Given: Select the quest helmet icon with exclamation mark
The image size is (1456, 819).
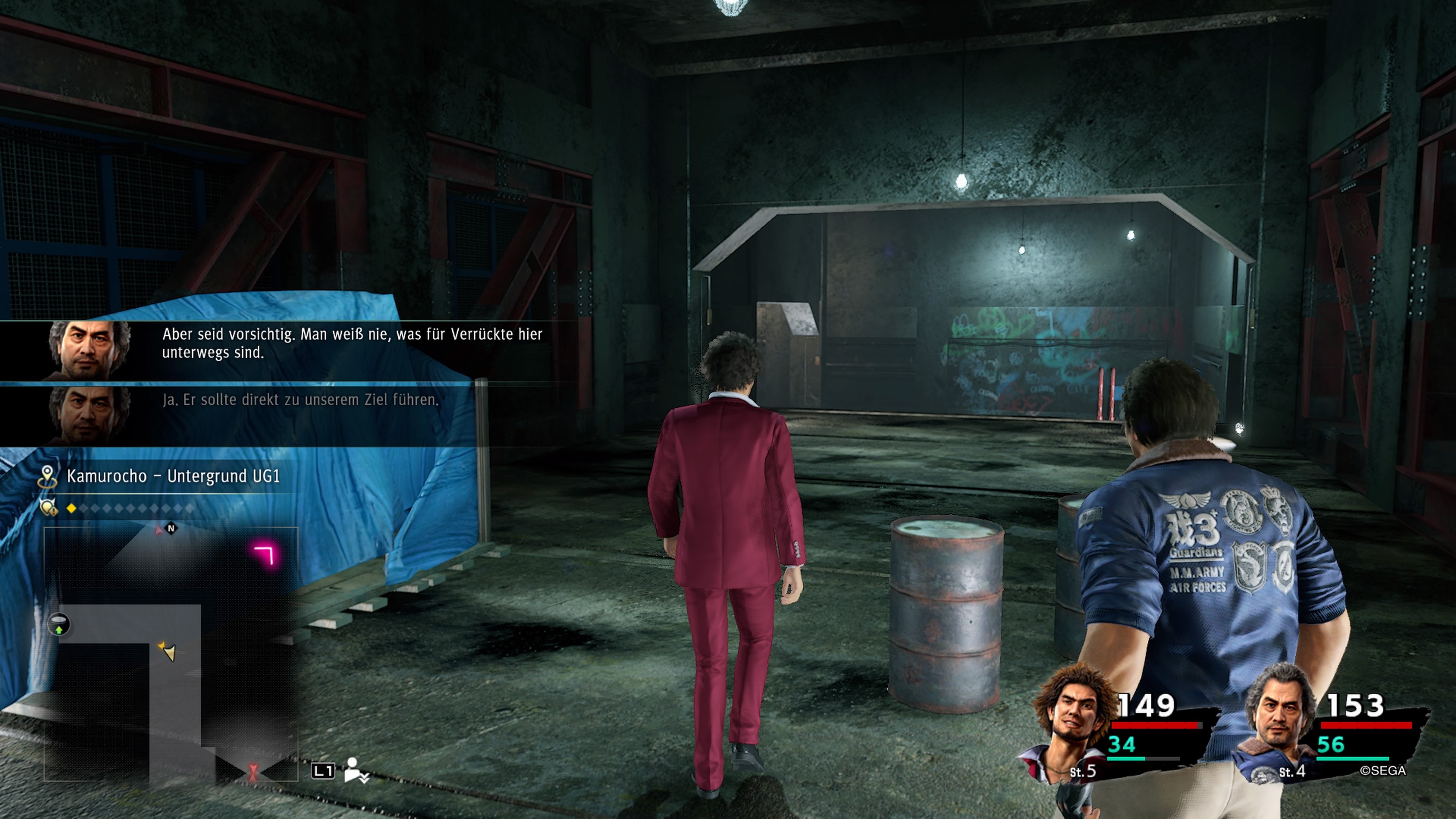Looking at the screenshot, I should [x=48, y=508].
